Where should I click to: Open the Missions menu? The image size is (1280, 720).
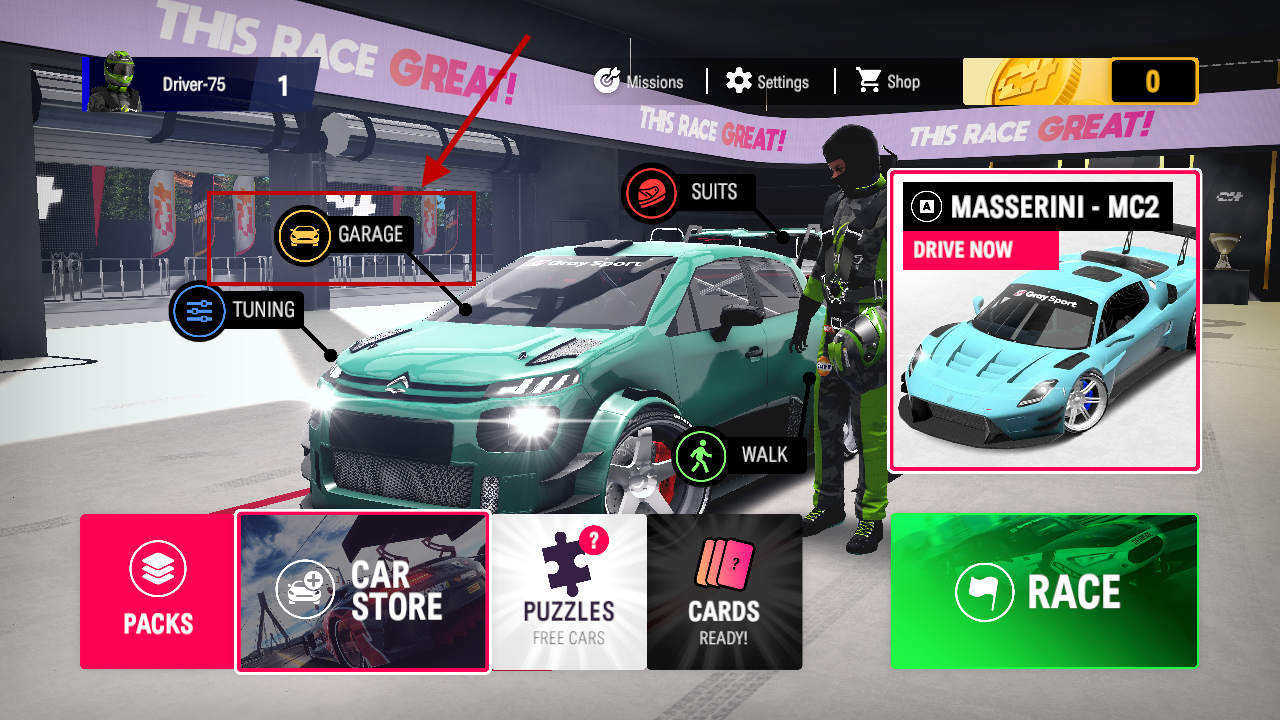coord(638,82)
